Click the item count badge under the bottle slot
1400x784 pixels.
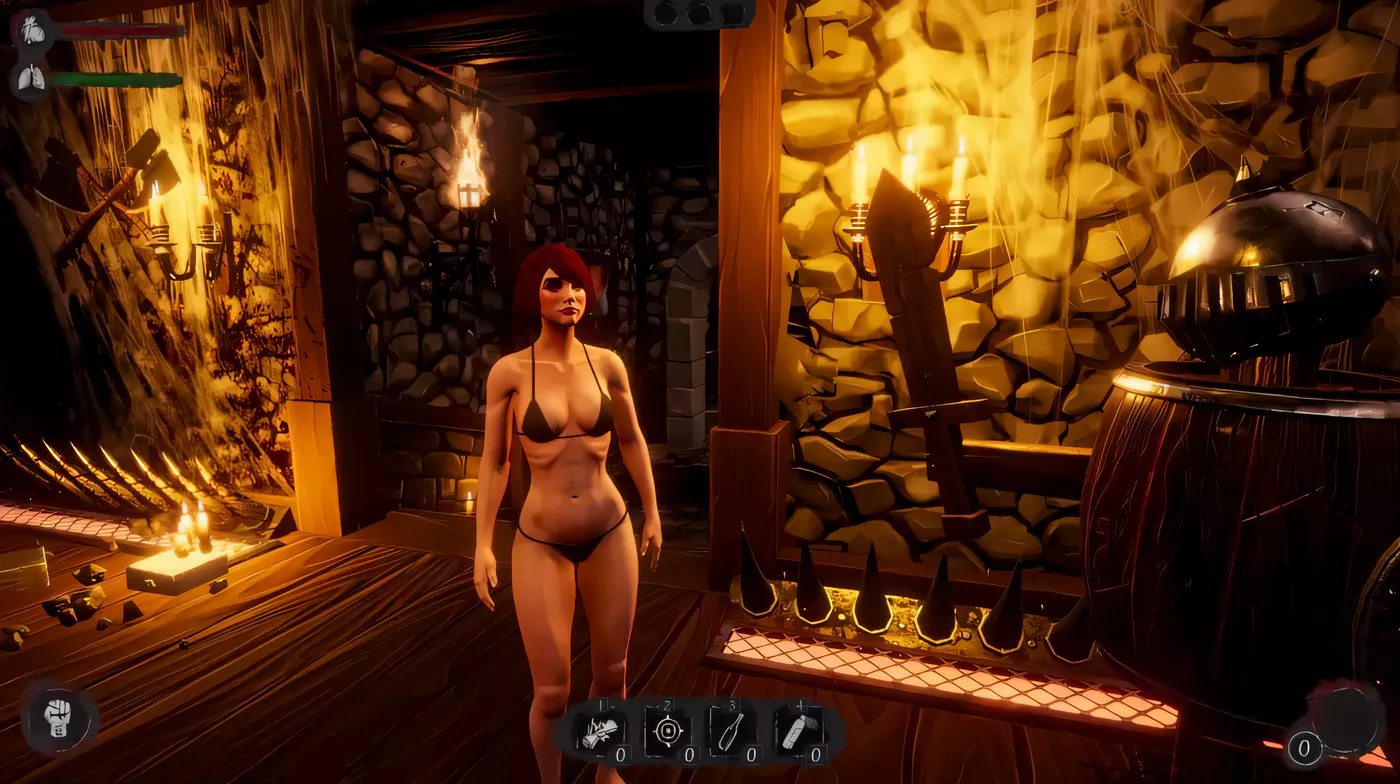(752, 754)
